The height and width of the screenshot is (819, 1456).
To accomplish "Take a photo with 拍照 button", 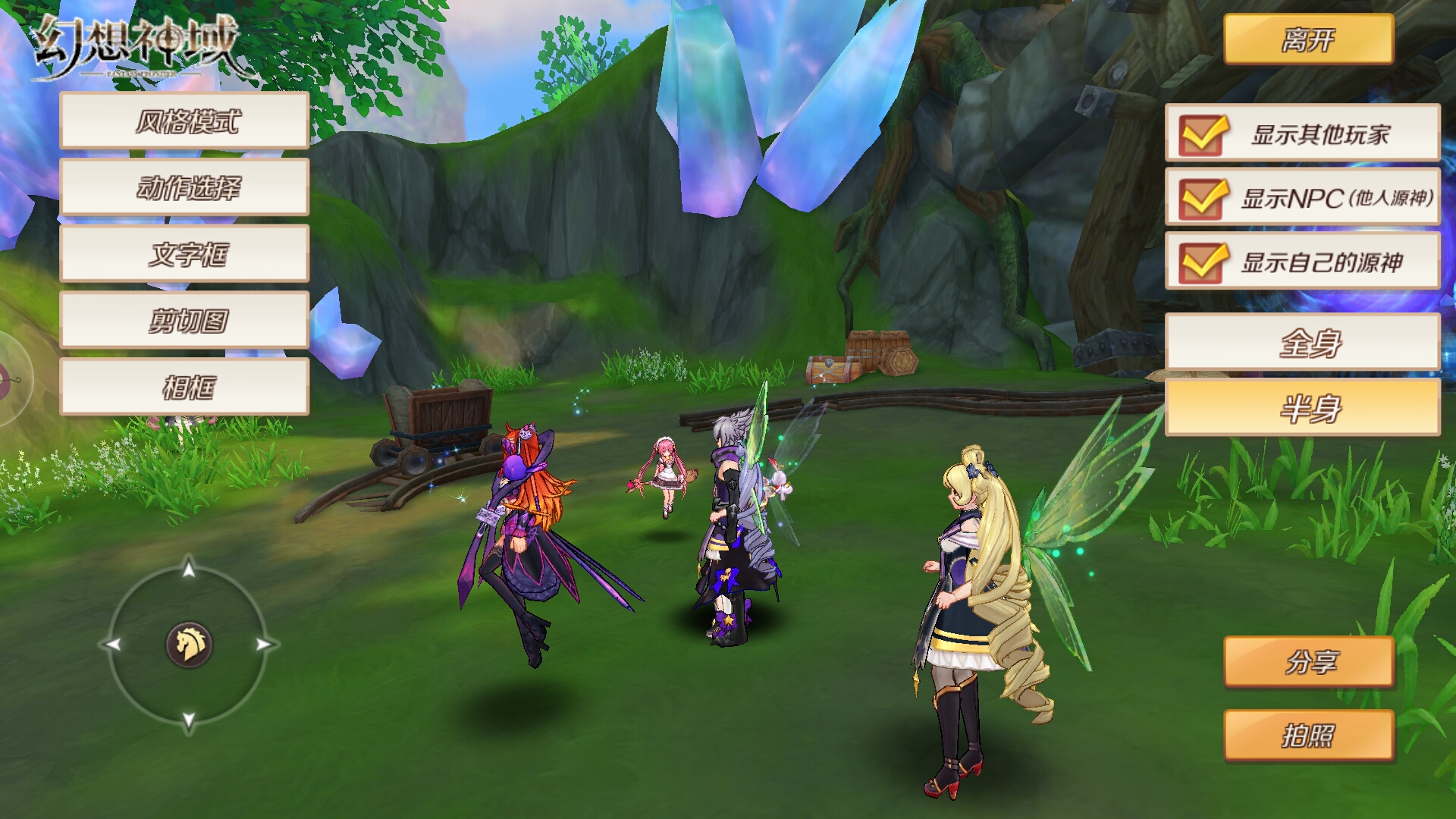I will (x=1308, y=735).
